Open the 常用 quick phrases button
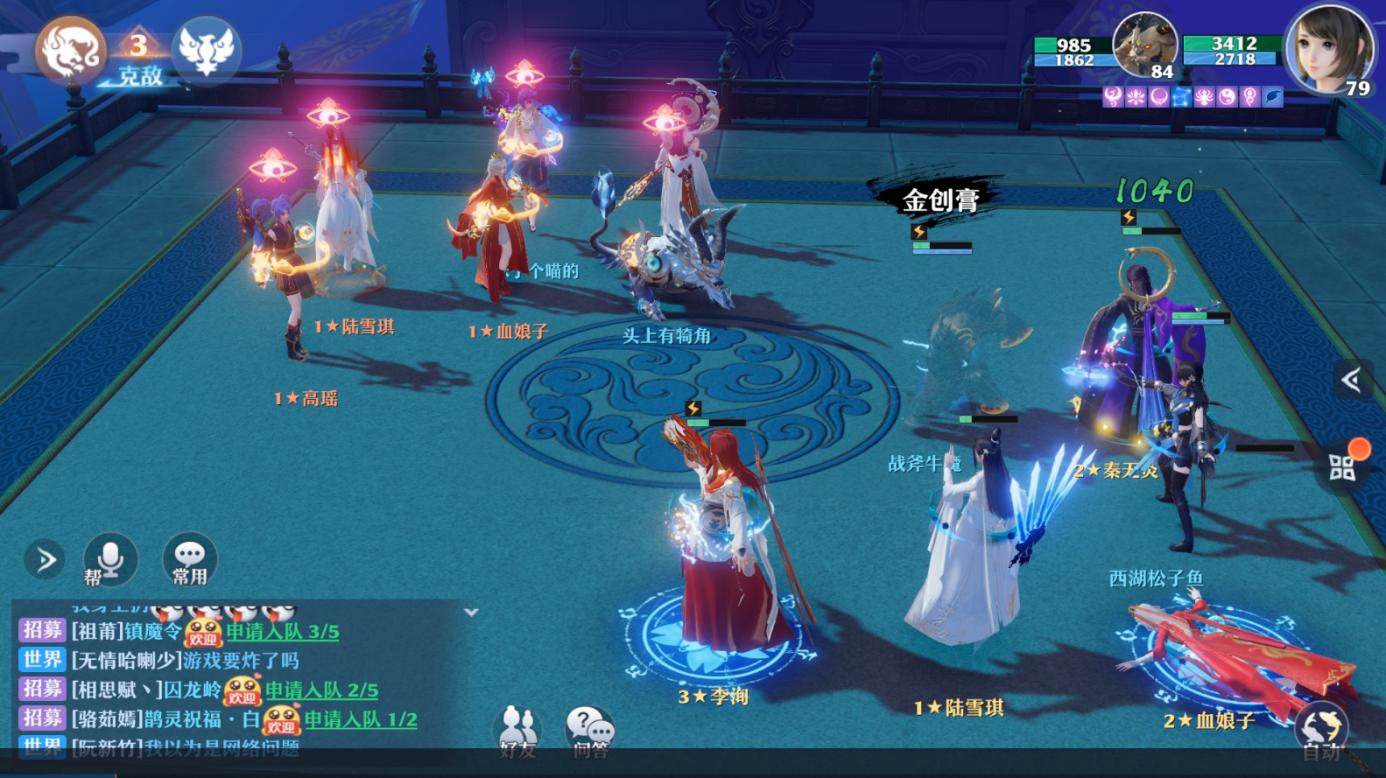 coord(189,559)
